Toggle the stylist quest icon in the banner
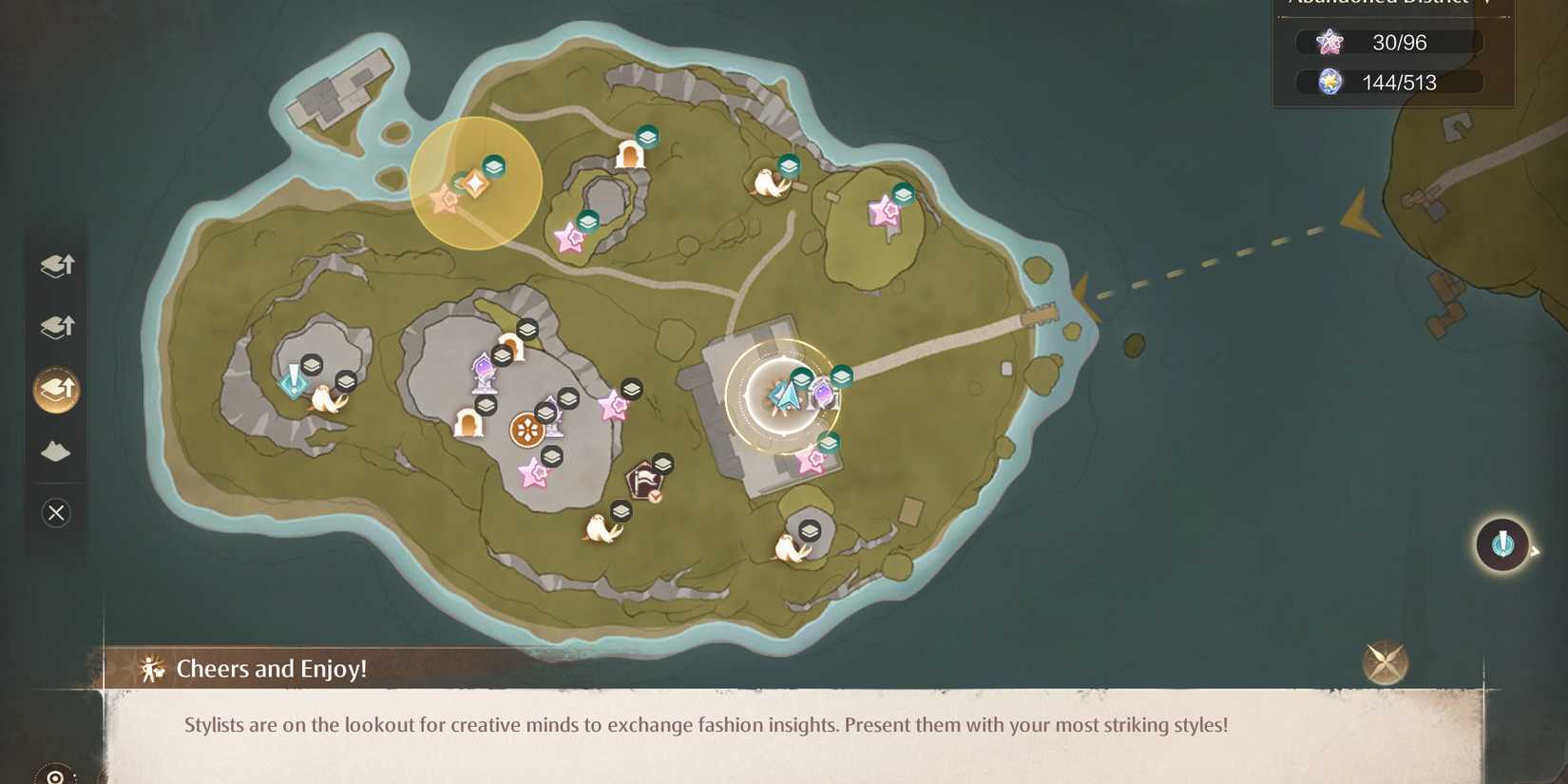The width and height of the screenshot is (1568, 784). 150,669
